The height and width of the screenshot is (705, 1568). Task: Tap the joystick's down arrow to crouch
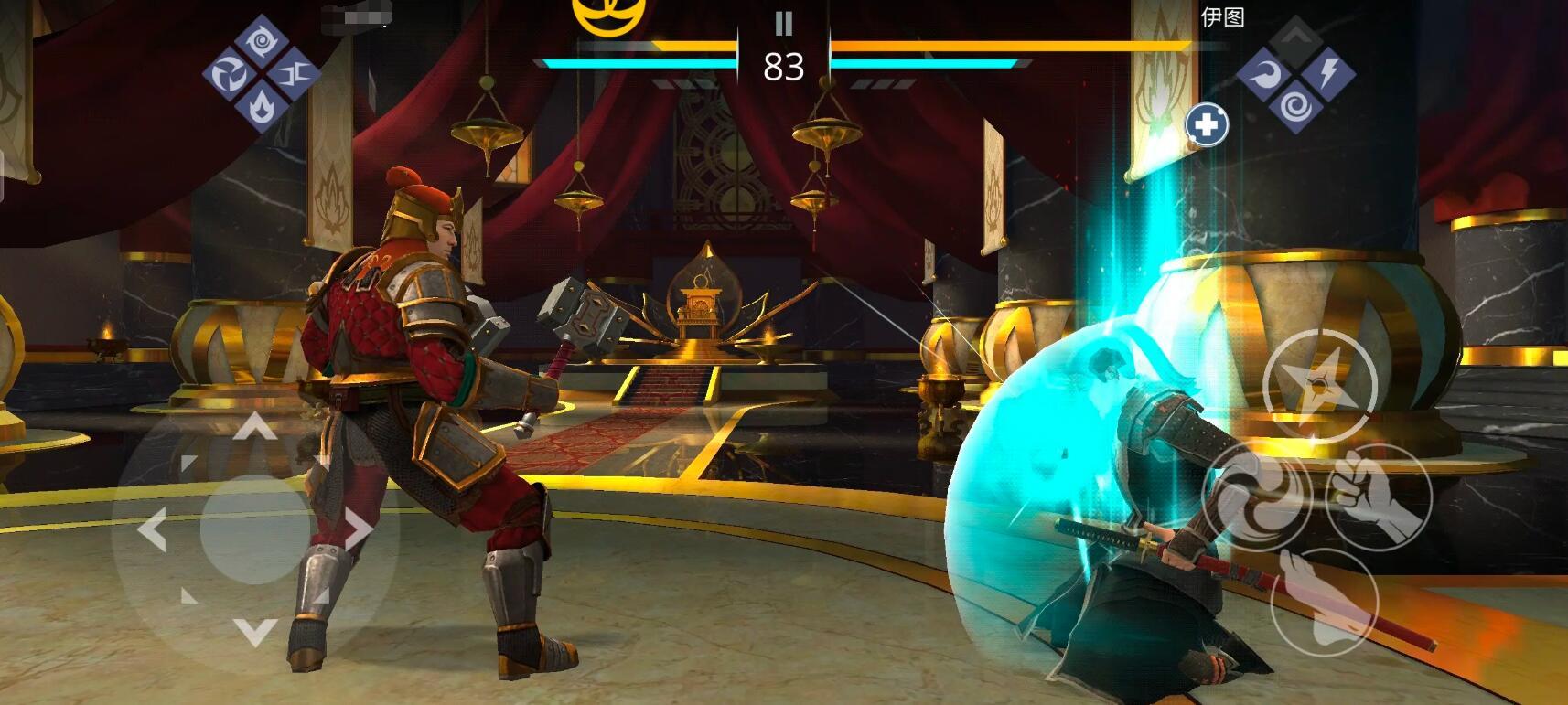click(255, 630)
